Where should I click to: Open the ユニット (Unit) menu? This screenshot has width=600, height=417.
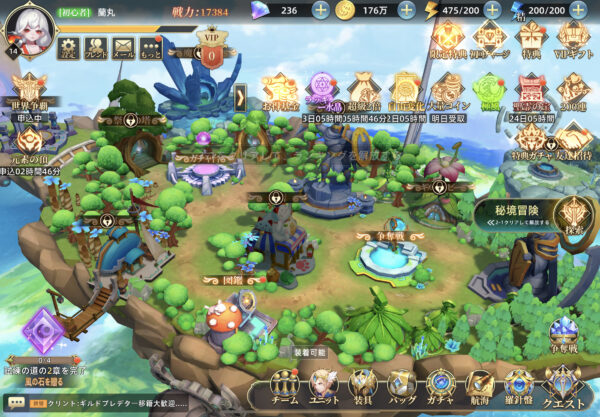[x=323, y=387]
